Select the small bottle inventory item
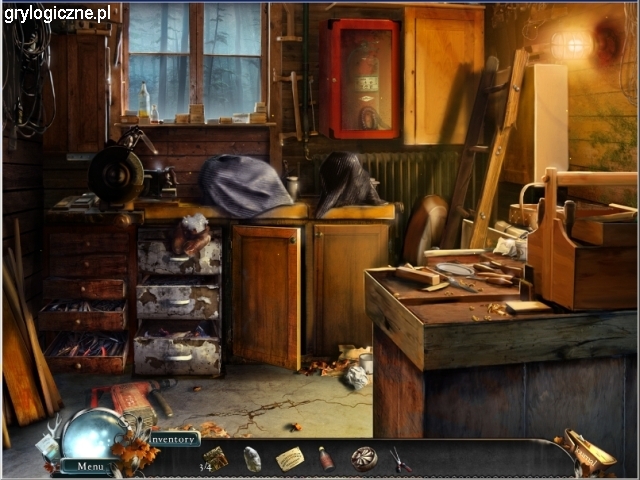The height and width of the screenshot is (480, 640). (326, 458)
